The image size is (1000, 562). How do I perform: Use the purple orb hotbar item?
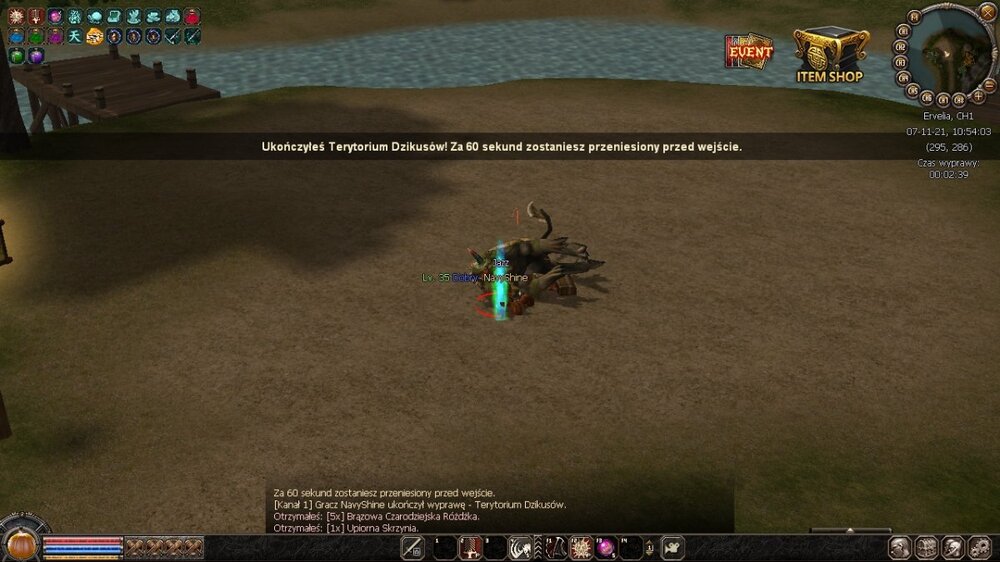click(605, 548)
